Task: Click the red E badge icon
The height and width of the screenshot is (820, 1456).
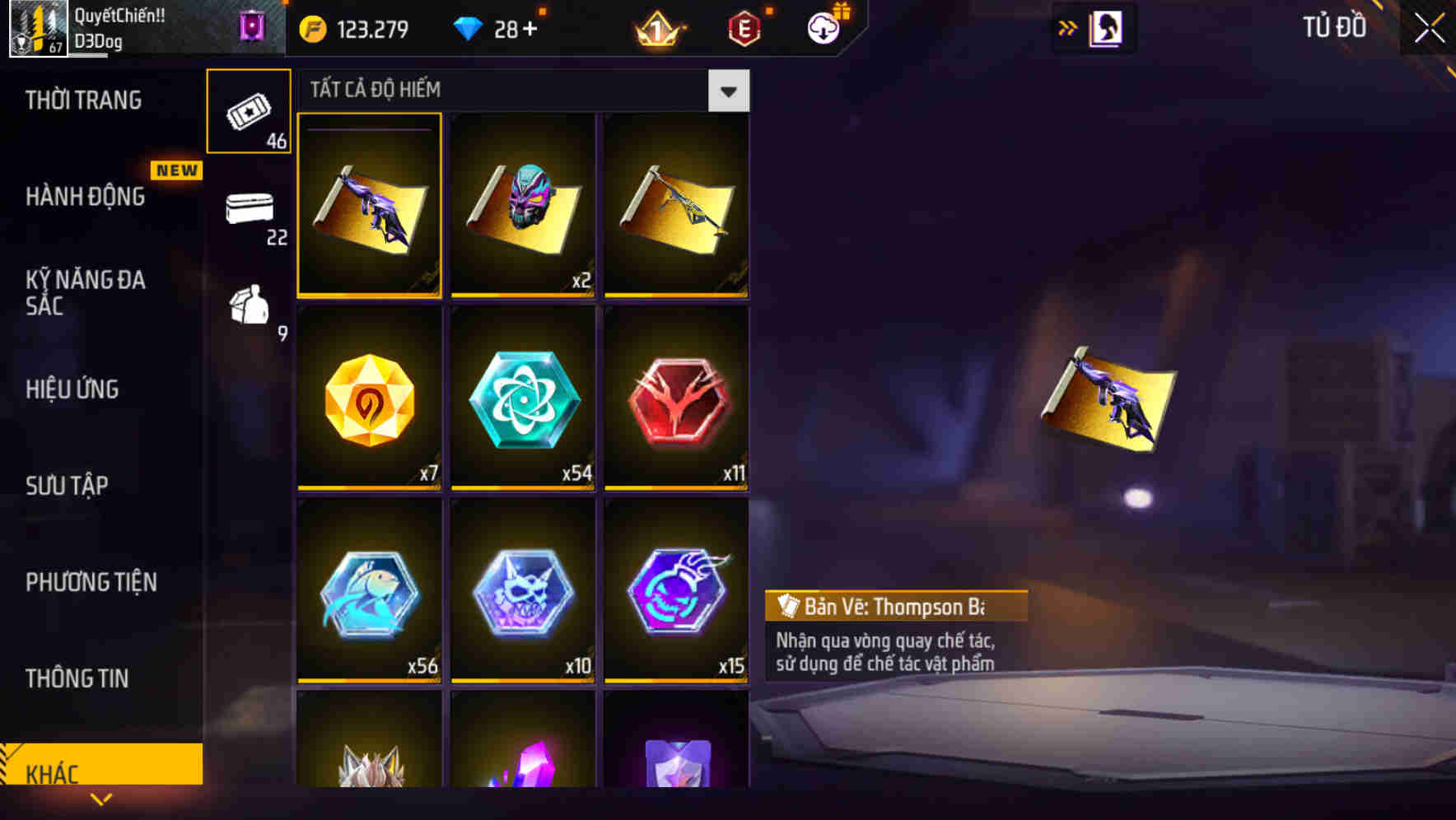Action: pyautogui.click(x=741, y=27)
